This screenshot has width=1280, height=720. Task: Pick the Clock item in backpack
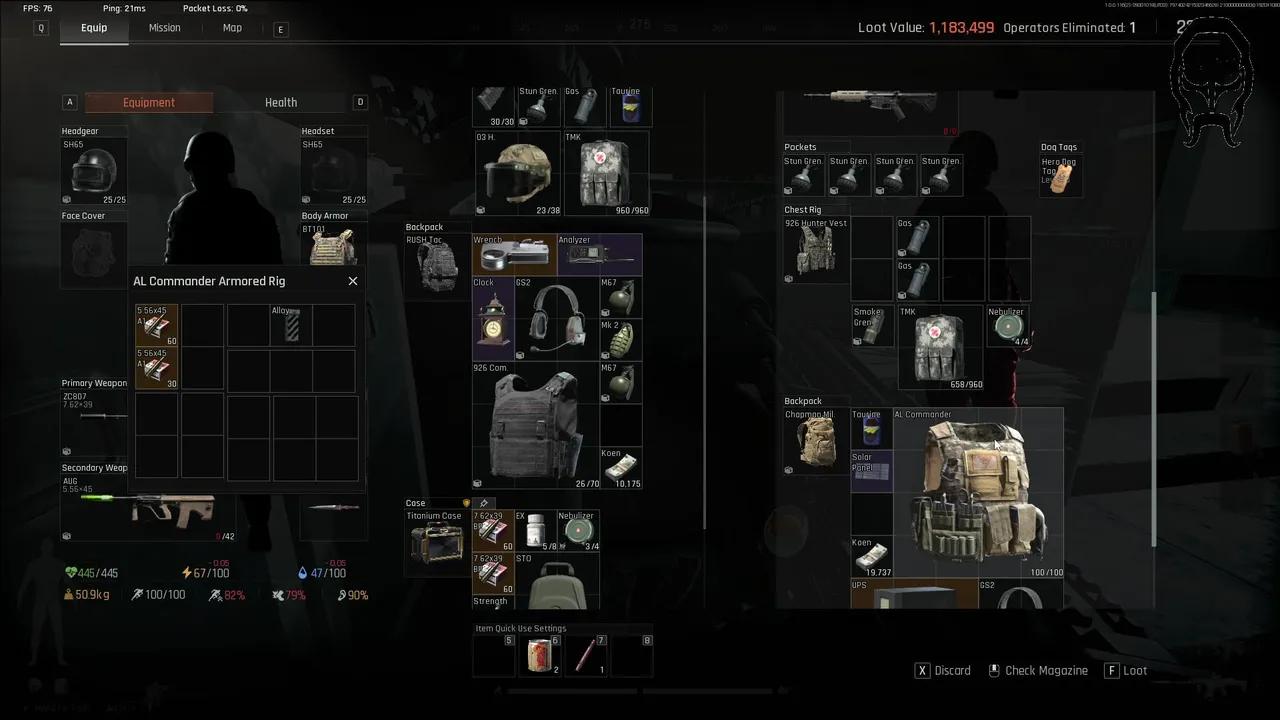tap(493, 319)
